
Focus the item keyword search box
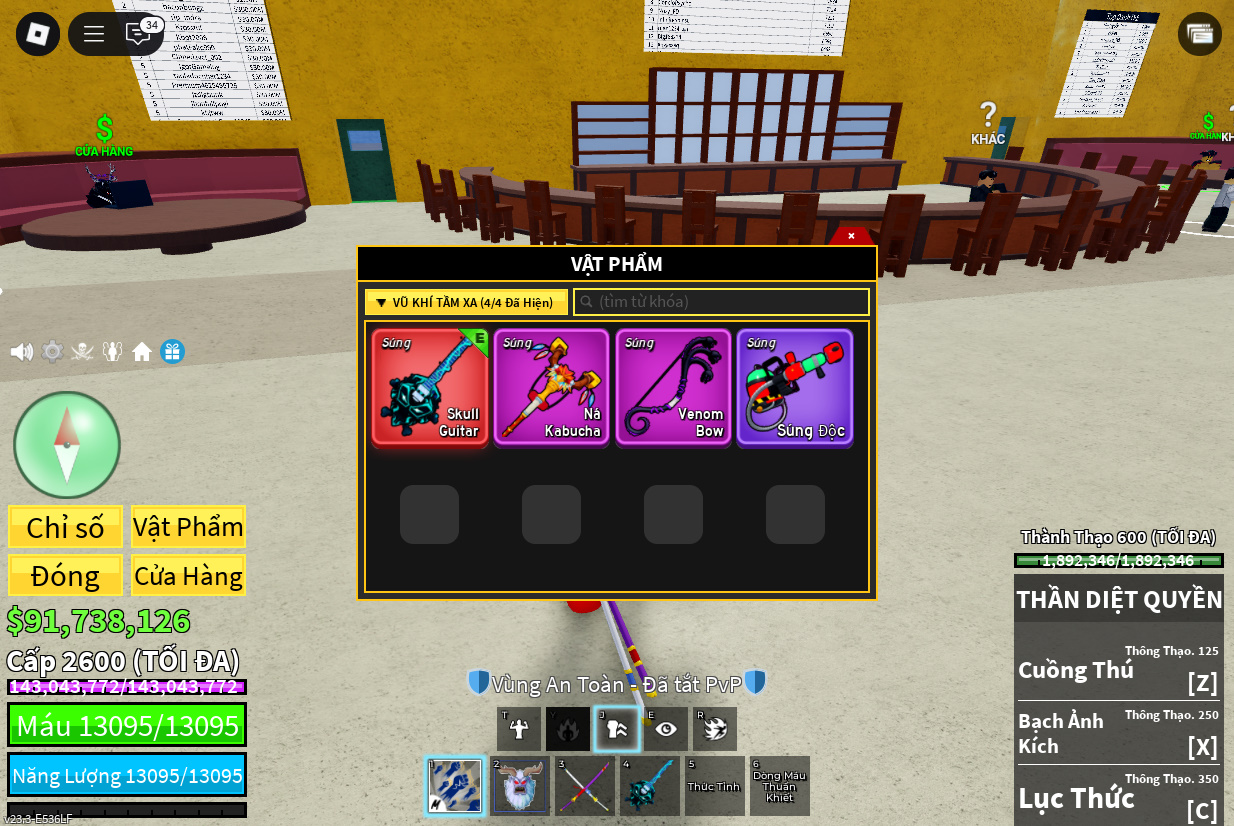pos(721,302)
